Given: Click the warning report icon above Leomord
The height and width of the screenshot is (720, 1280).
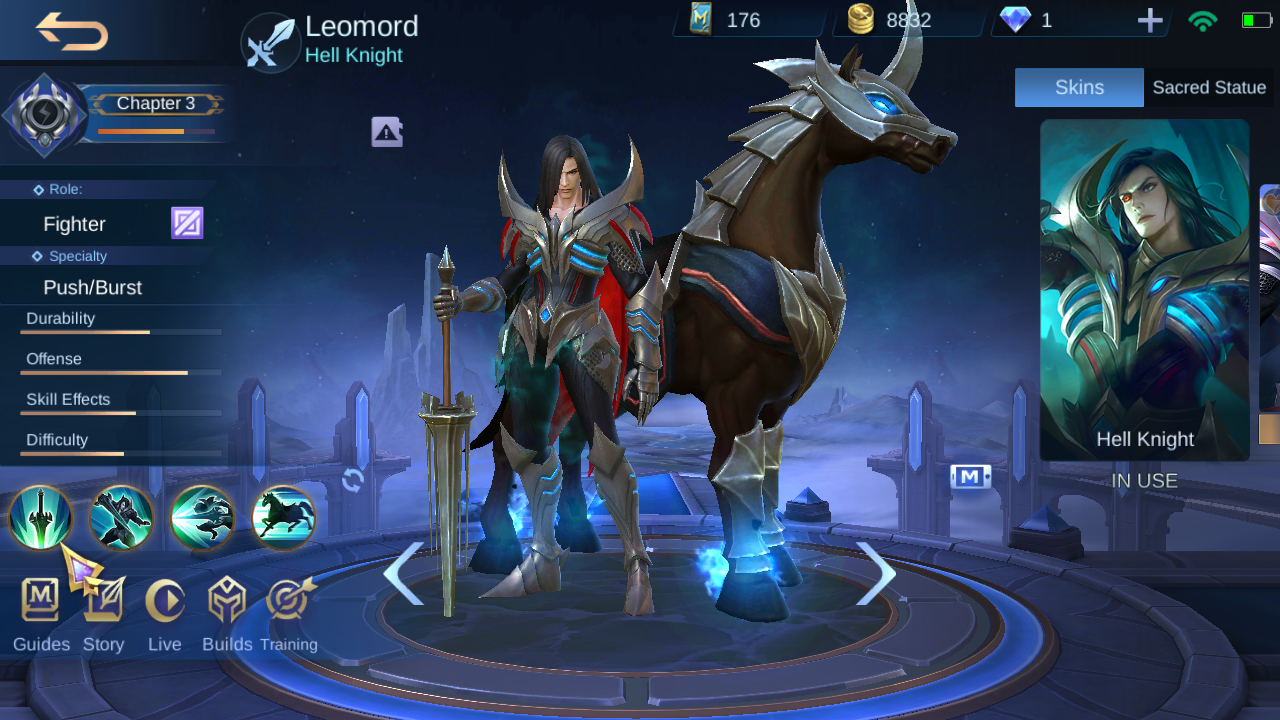Looking at the screenshot, I should pyautogui.click(x=387, y=131).
